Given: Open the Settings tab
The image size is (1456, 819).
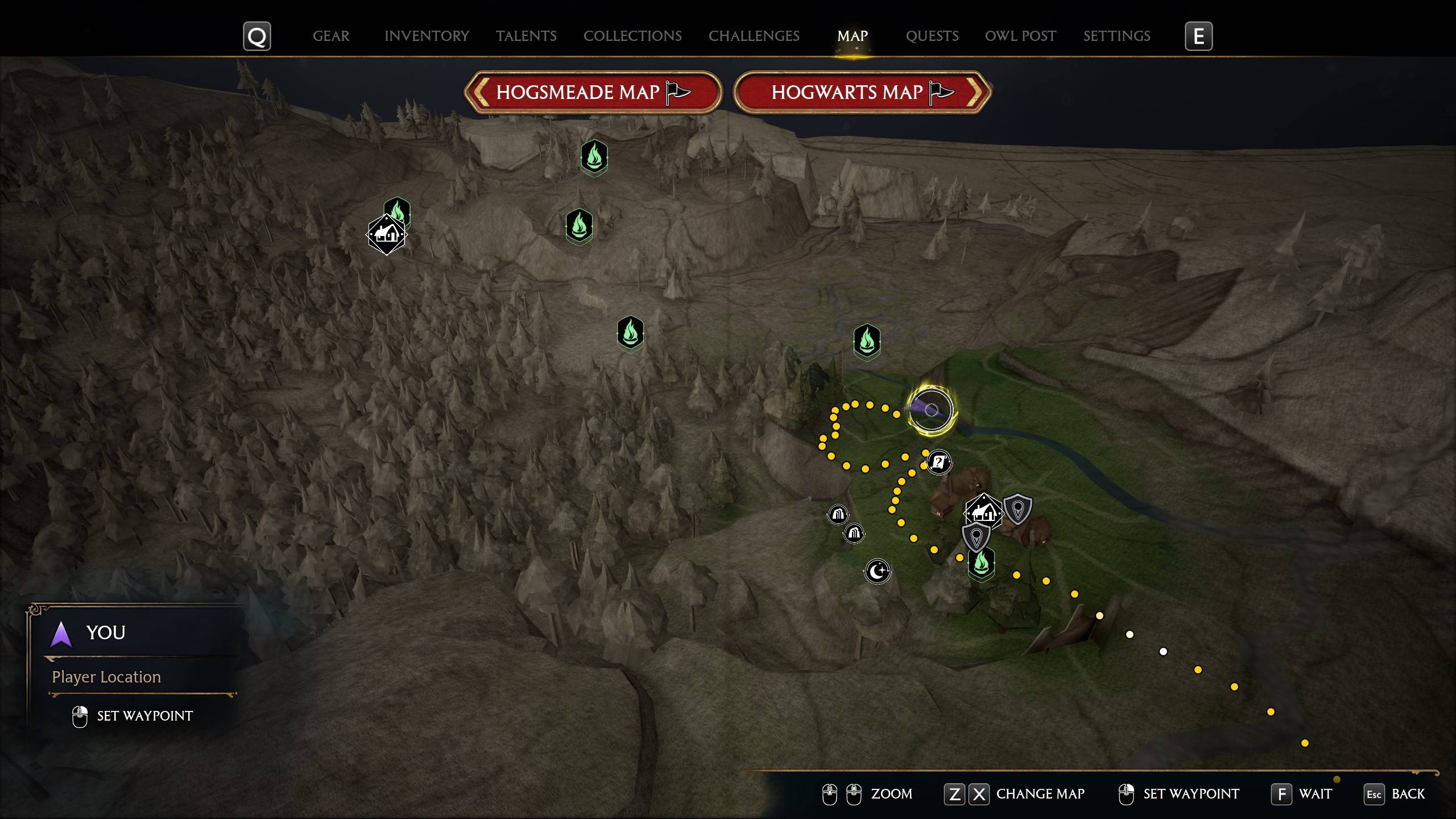Looking at the screenshot, I should [1116, 36].
